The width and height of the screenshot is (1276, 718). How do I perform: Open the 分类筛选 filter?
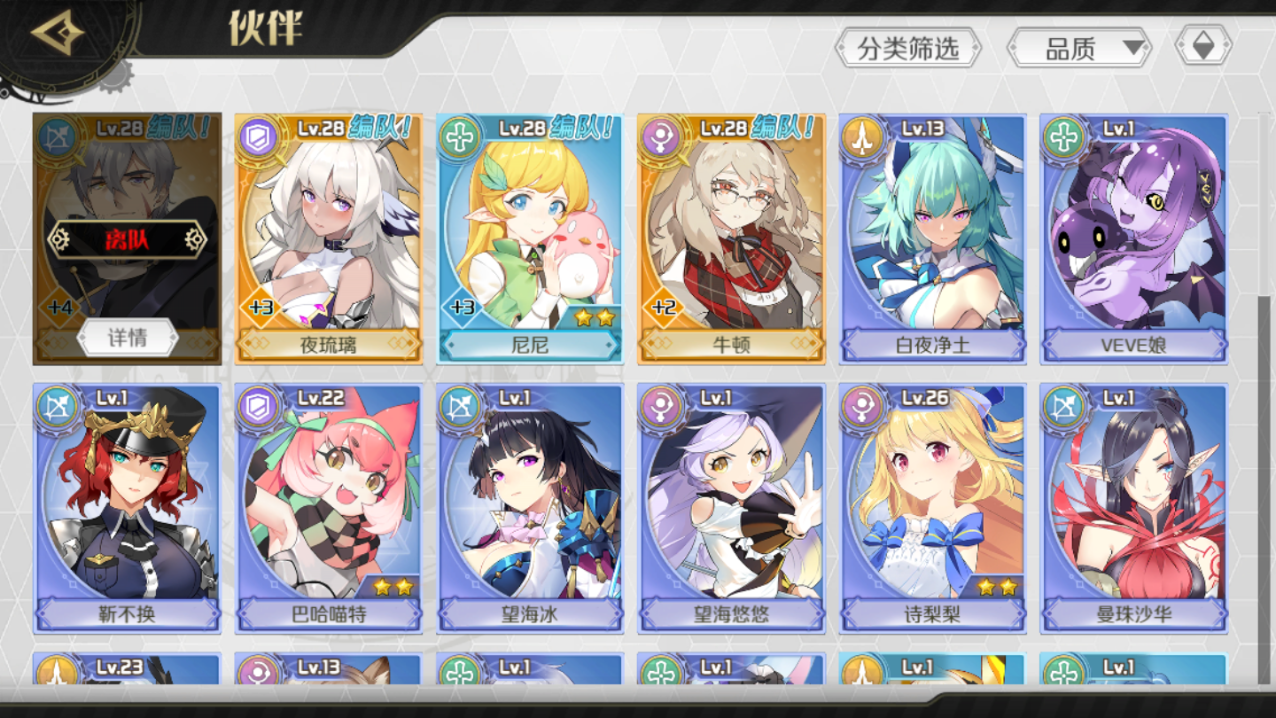[907, 47]
